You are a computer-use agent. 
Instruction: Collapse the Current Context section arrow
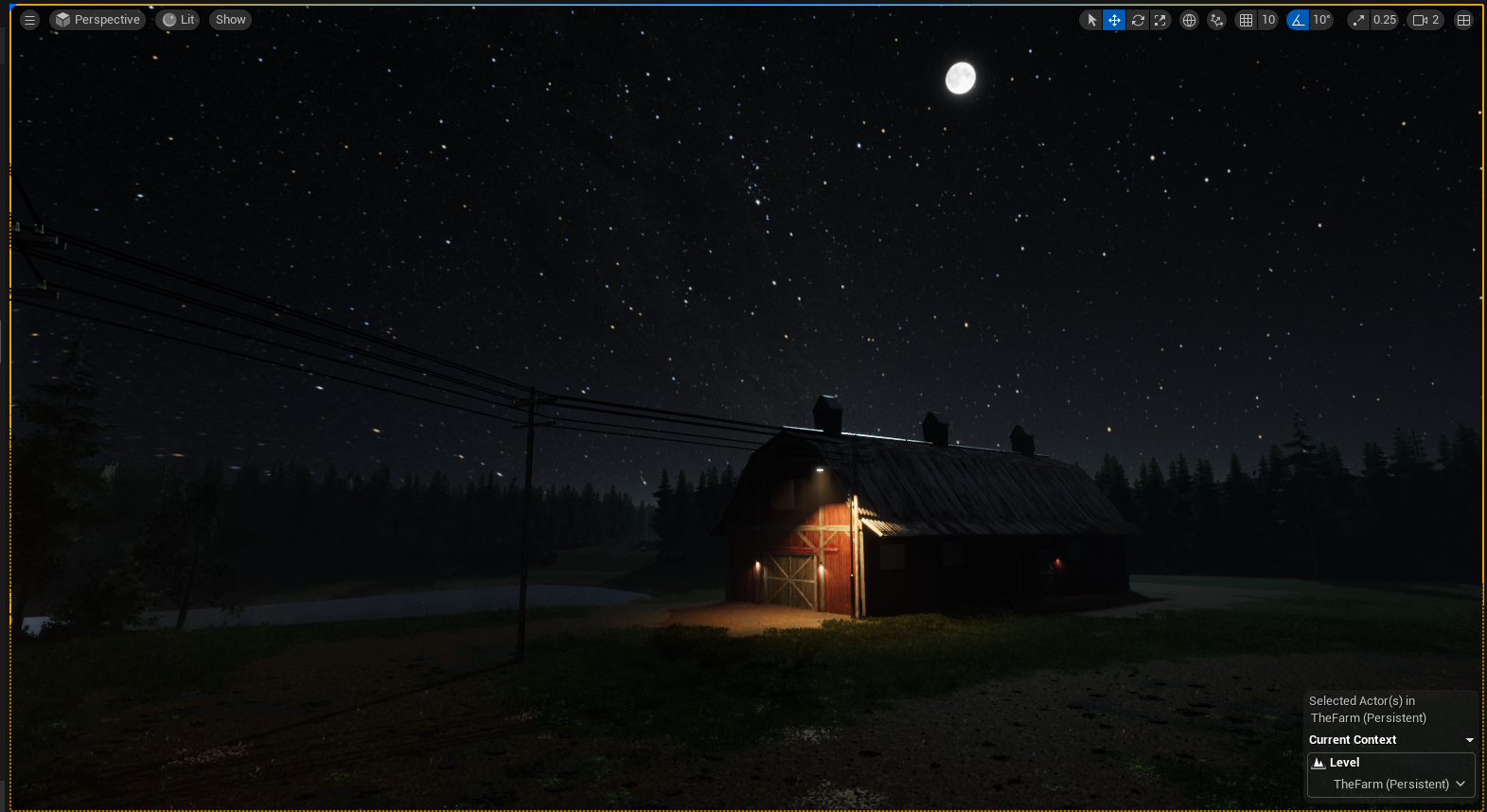[1469, 740]
